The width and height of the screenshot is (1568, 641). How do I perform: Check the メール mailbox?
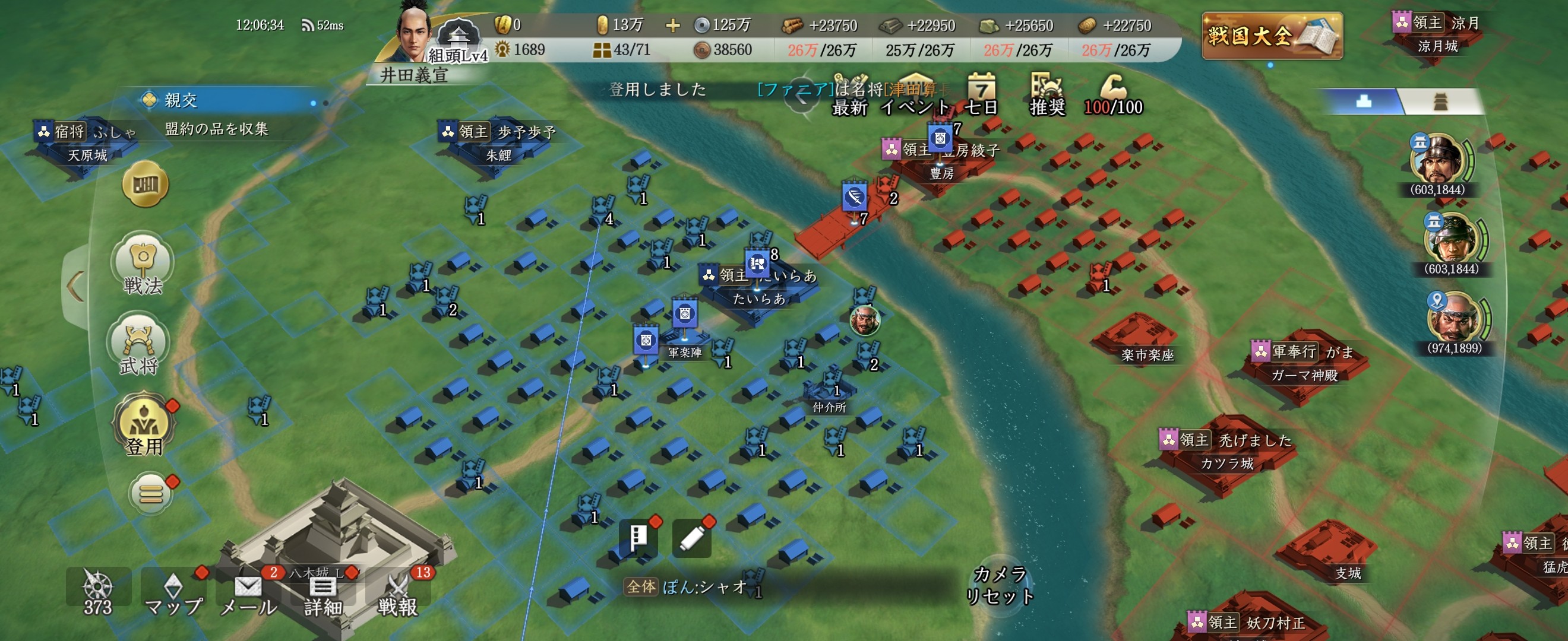248,593
